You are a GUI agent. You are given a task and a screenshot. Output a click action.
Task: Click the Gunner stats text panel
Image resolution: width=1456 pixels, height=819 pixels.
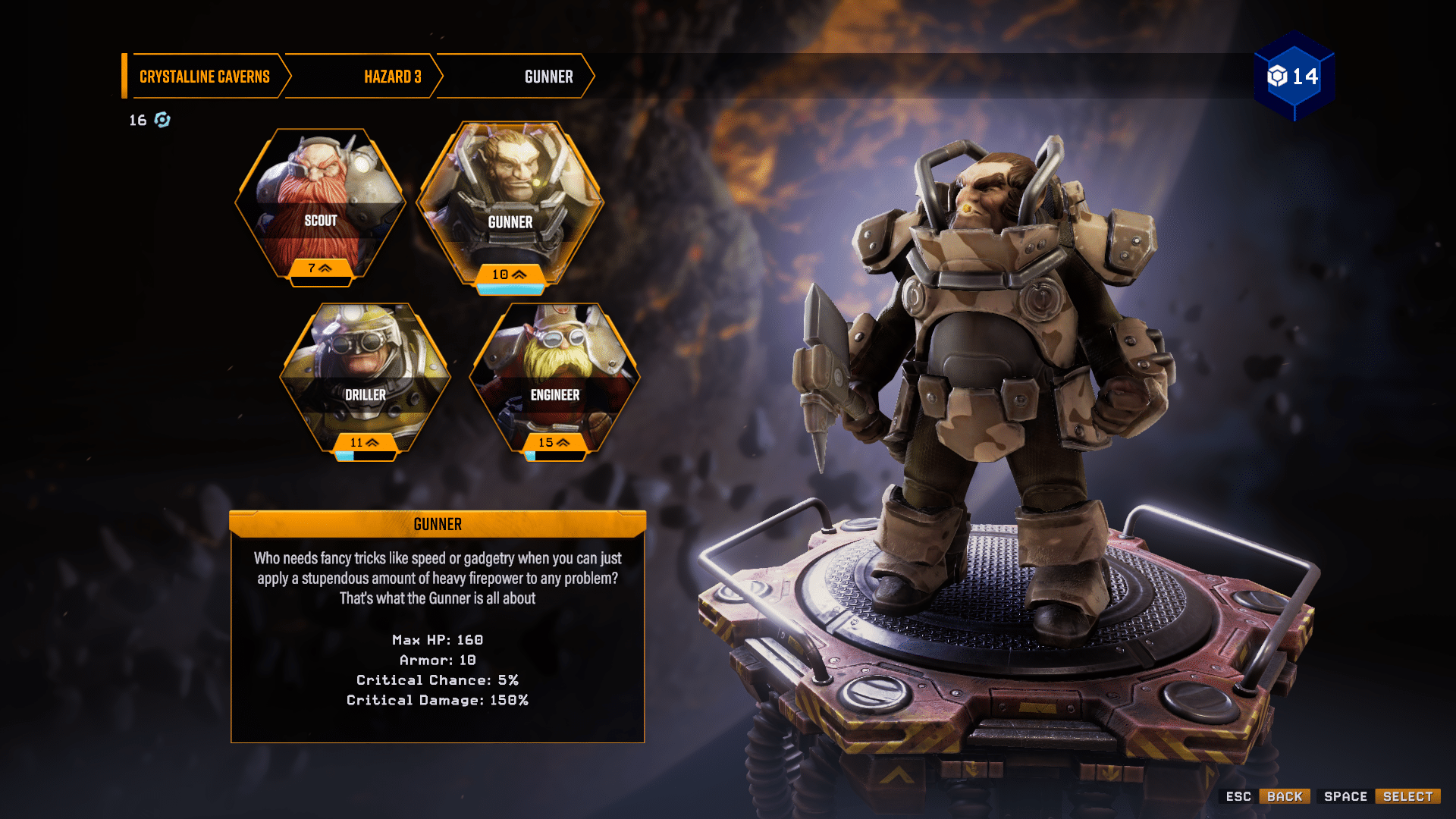coord(438,669)
